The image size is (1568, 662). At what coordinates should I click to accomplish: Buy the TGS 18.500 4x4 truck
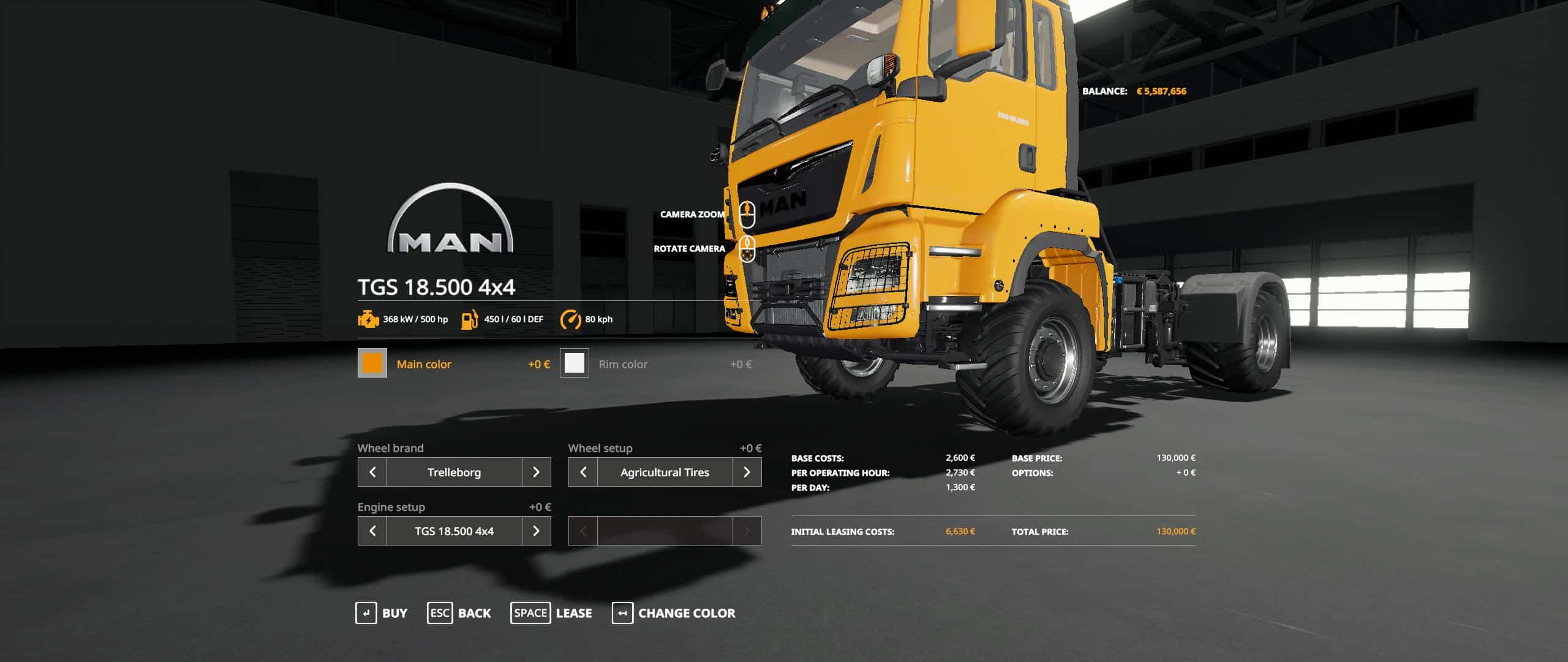(x=382, y=613)
